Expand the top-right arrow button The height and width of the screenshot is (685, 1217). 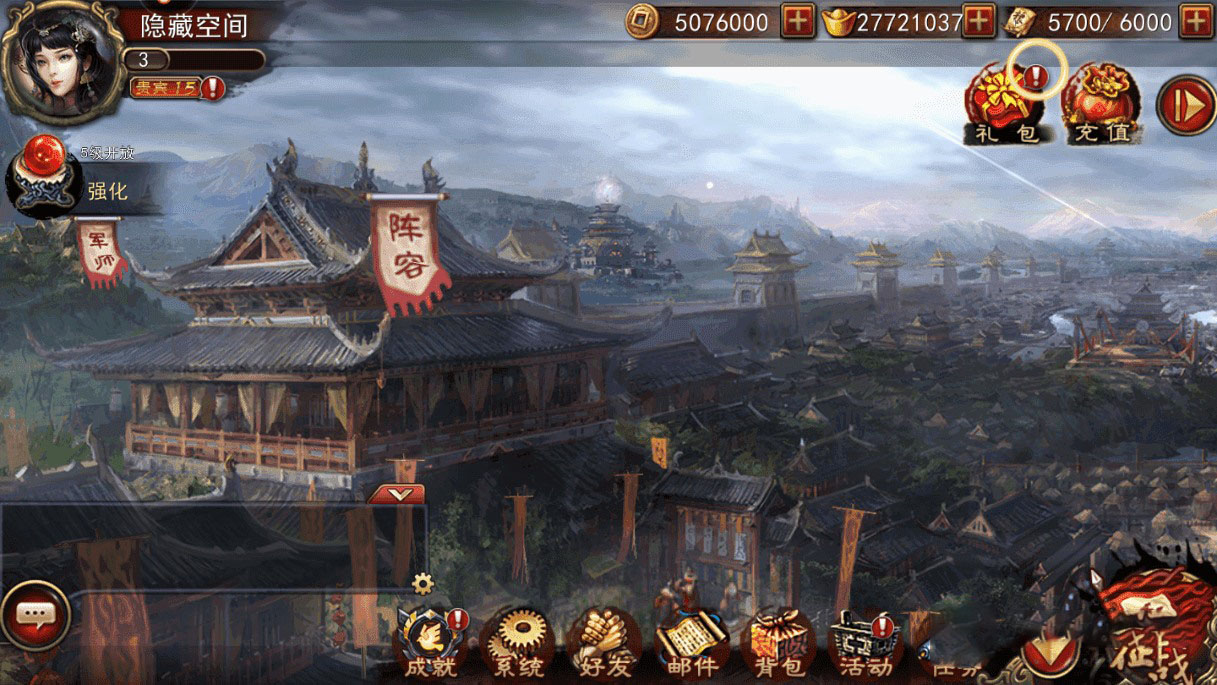pyautogui.click(x=1185, y=106)
